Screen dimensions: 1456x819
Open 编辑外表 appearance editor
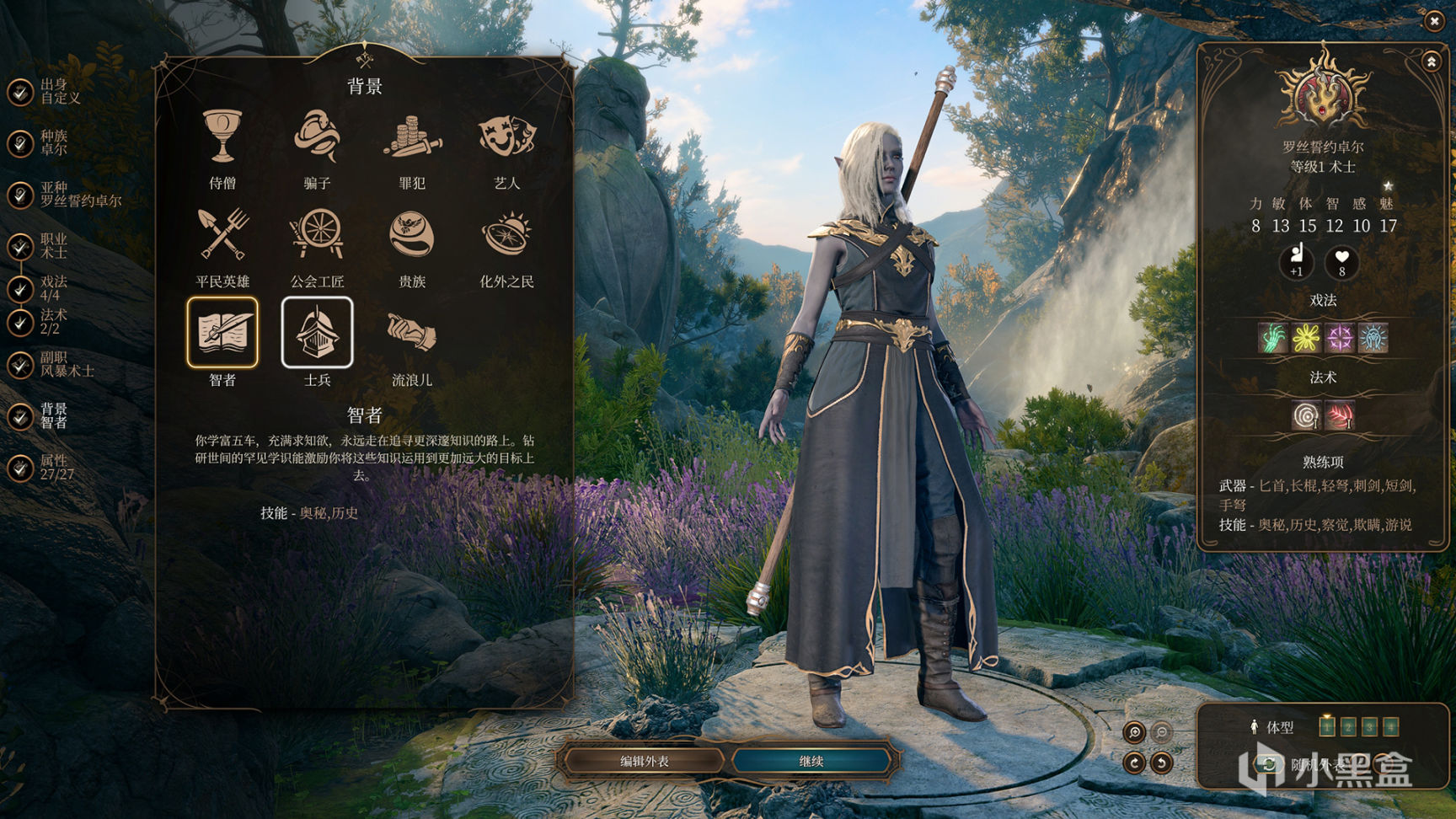pos(645,761)
